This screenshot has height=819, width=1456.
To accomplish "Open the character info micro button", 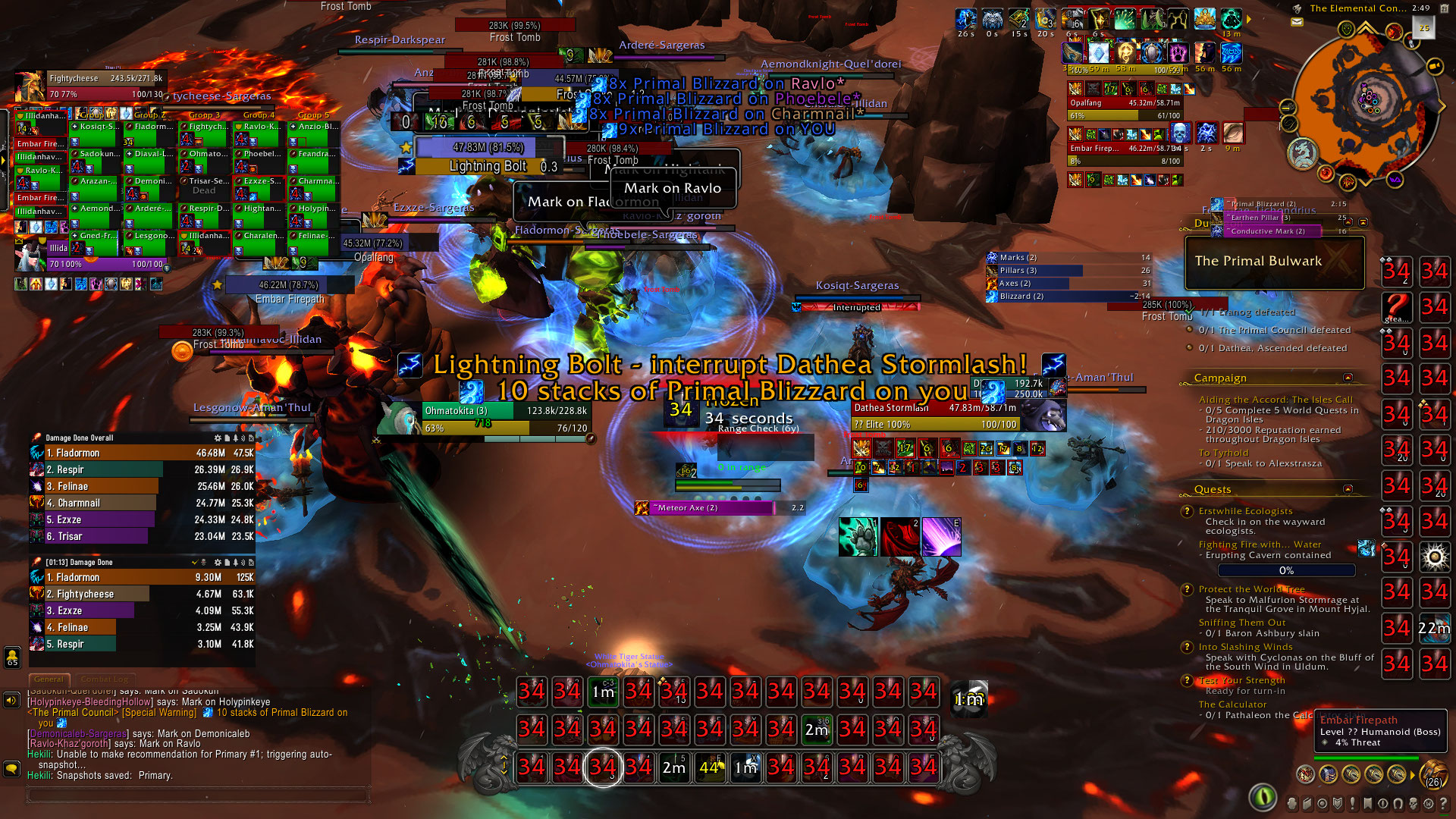I will pos(1292,803).
